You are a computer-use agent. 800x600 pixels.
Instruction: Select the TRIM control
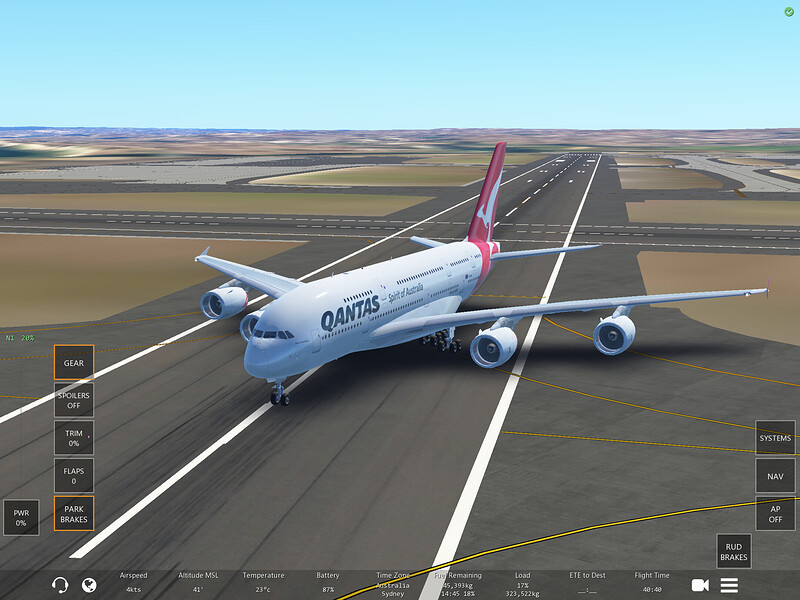pyautogui.click(x=74, y=438)
